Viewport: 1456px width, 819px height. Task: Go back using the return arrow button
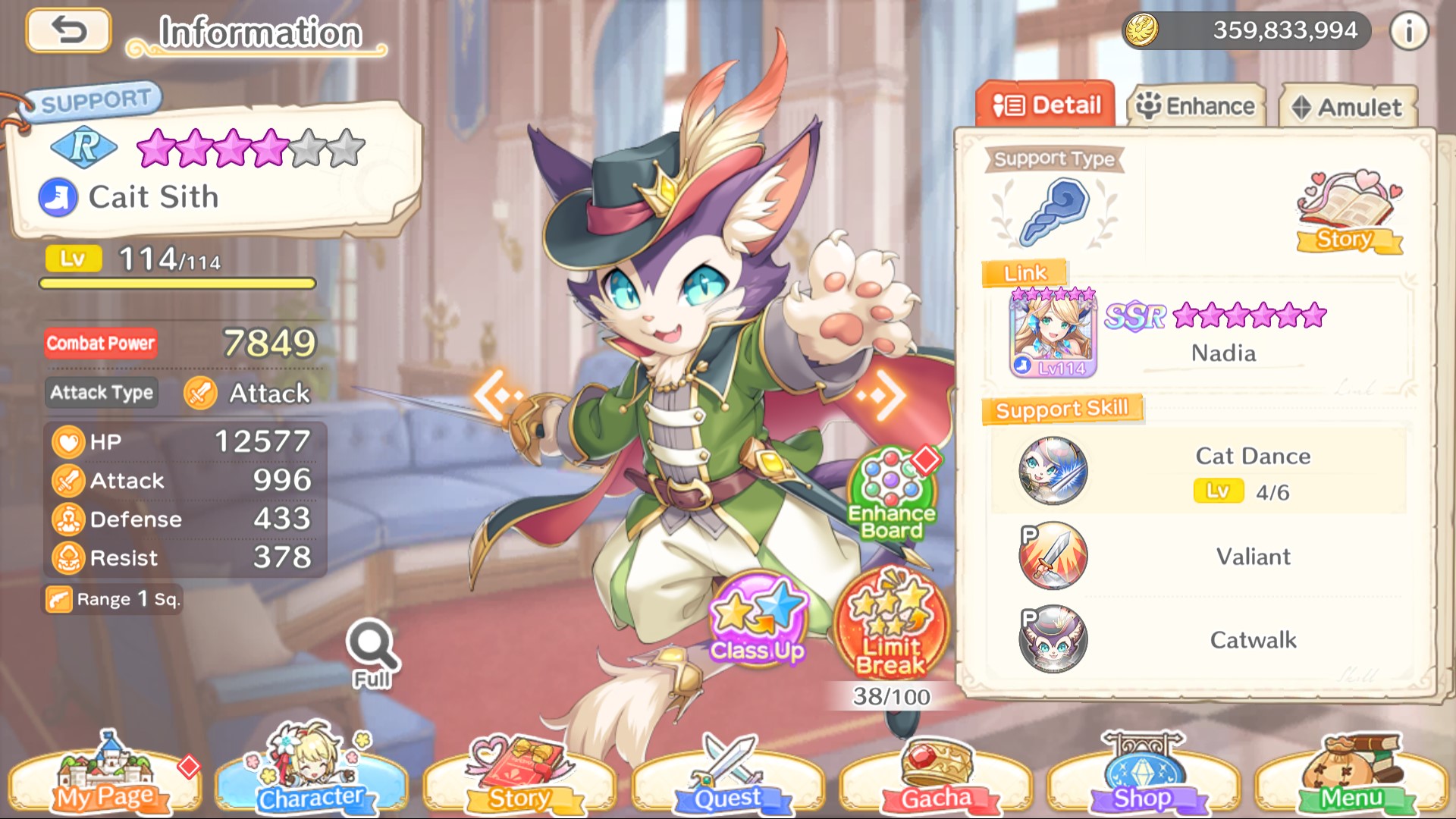coord(68,31)
